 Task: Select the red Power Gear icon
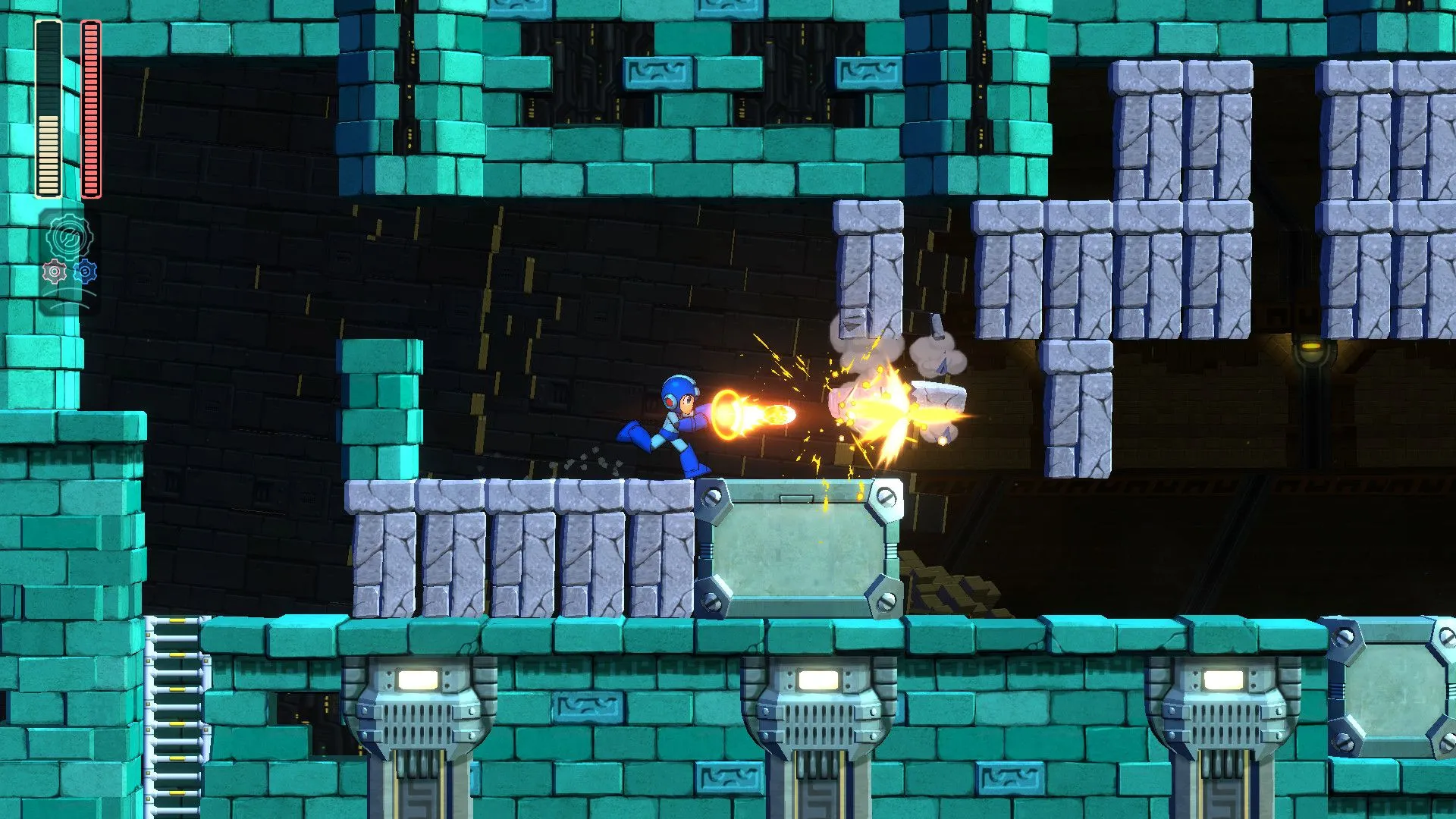tap(55, 271)
